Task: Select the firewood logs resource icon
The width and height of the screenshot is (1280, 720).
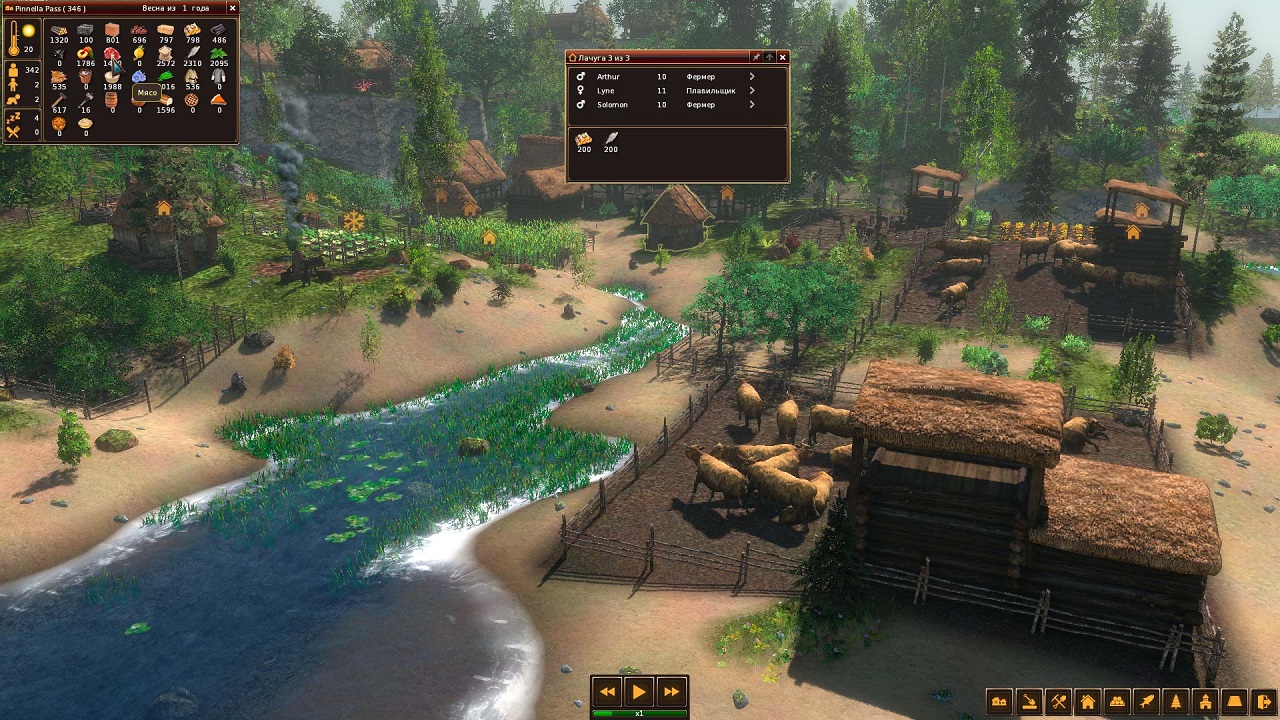Action: click(x=59, y=30)
